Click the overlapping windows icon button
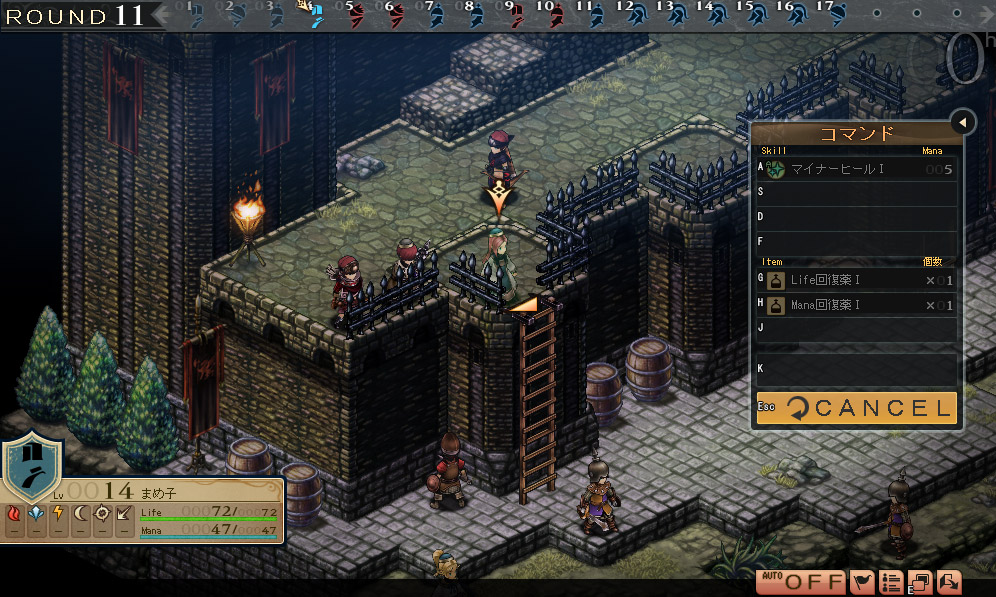 pyautogui.click(x=919, y=581)
